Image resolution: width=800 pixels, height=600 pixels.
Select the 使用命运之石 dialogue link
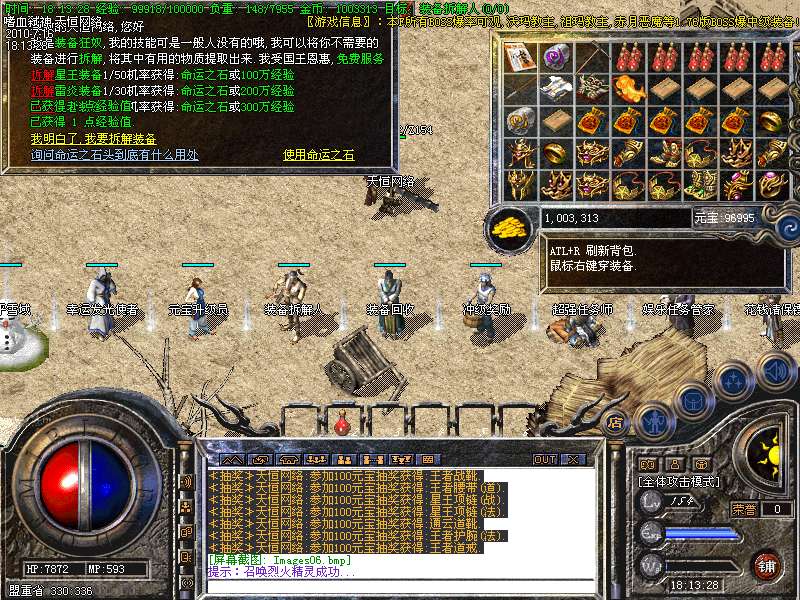[319, 155]
